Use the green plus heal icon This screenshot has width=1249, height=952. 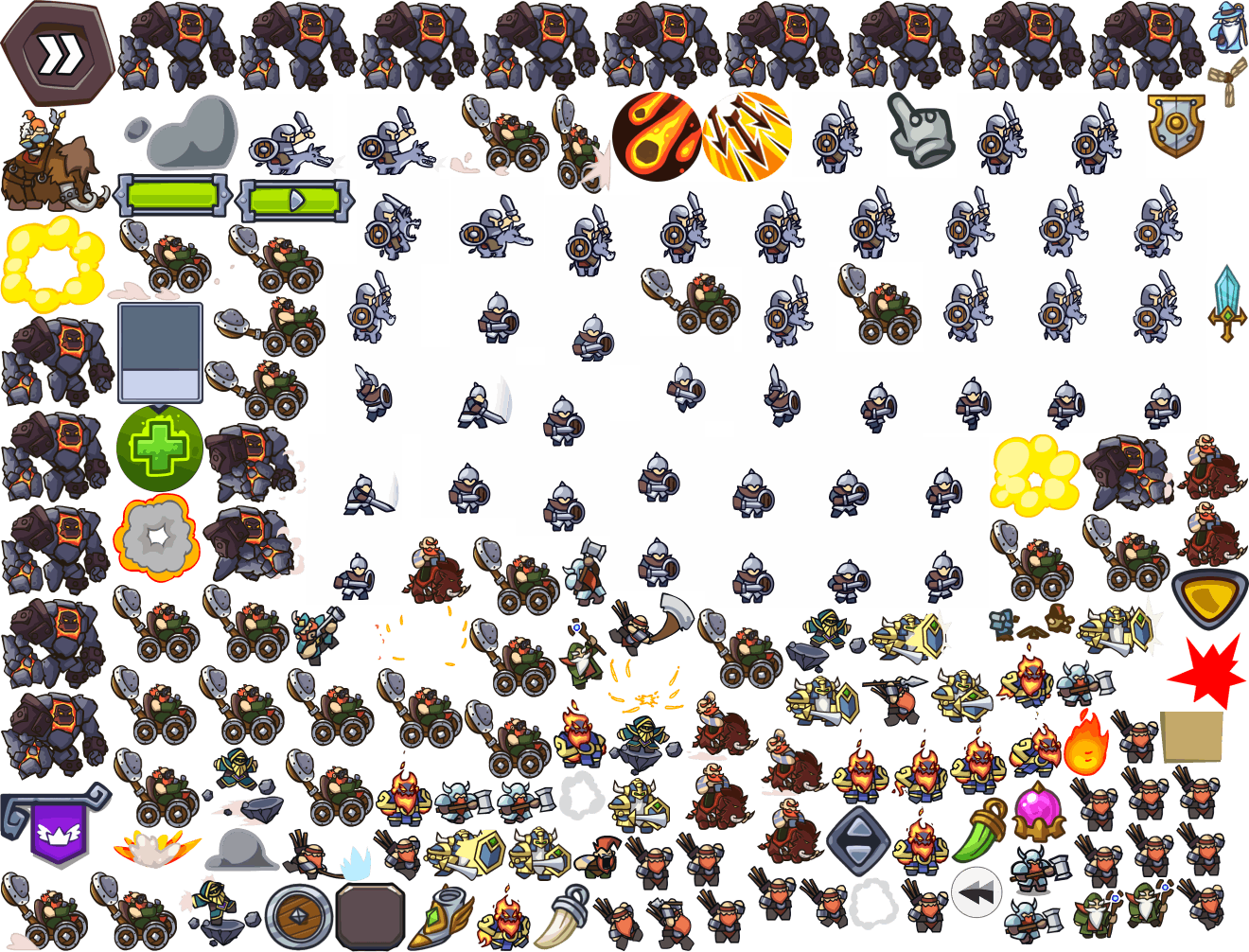point(160,448)
